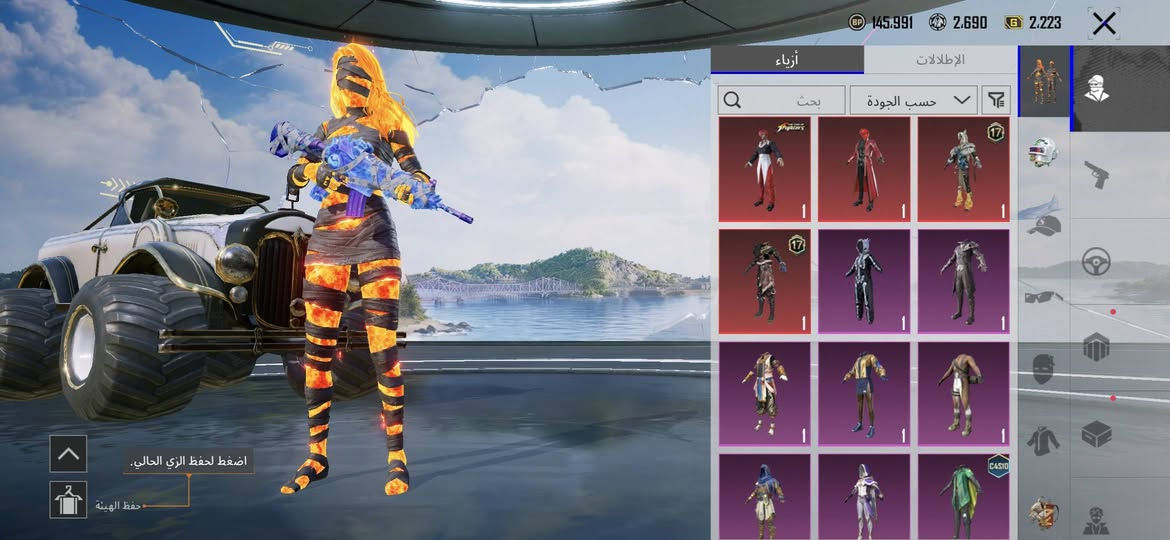This screenshot has width=1170, height=540.
Task: Open the steering wheel vehicles category
Action: (1096, 261)
